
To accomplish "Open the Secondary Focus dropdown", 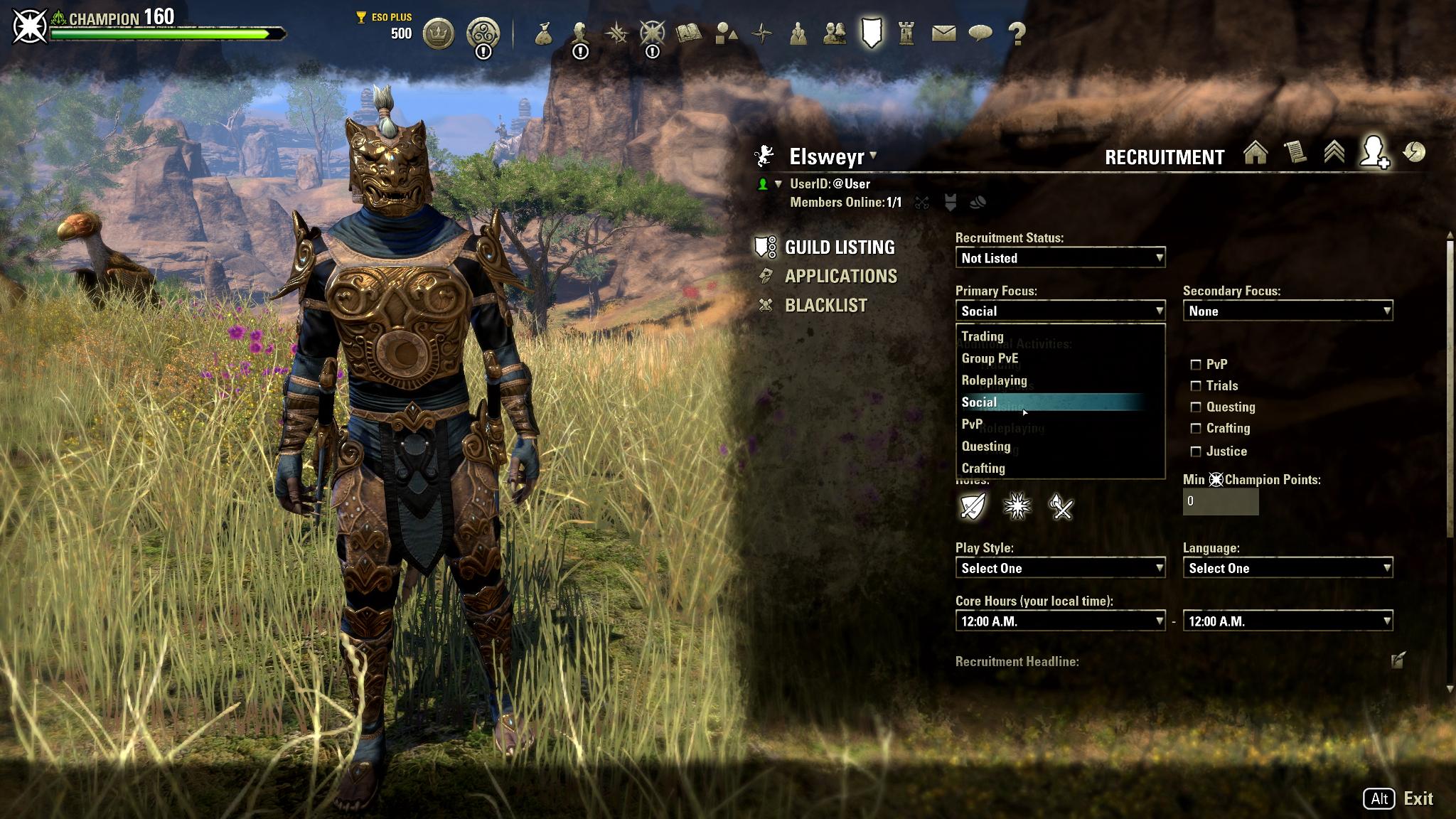I will pos(1287,311).
